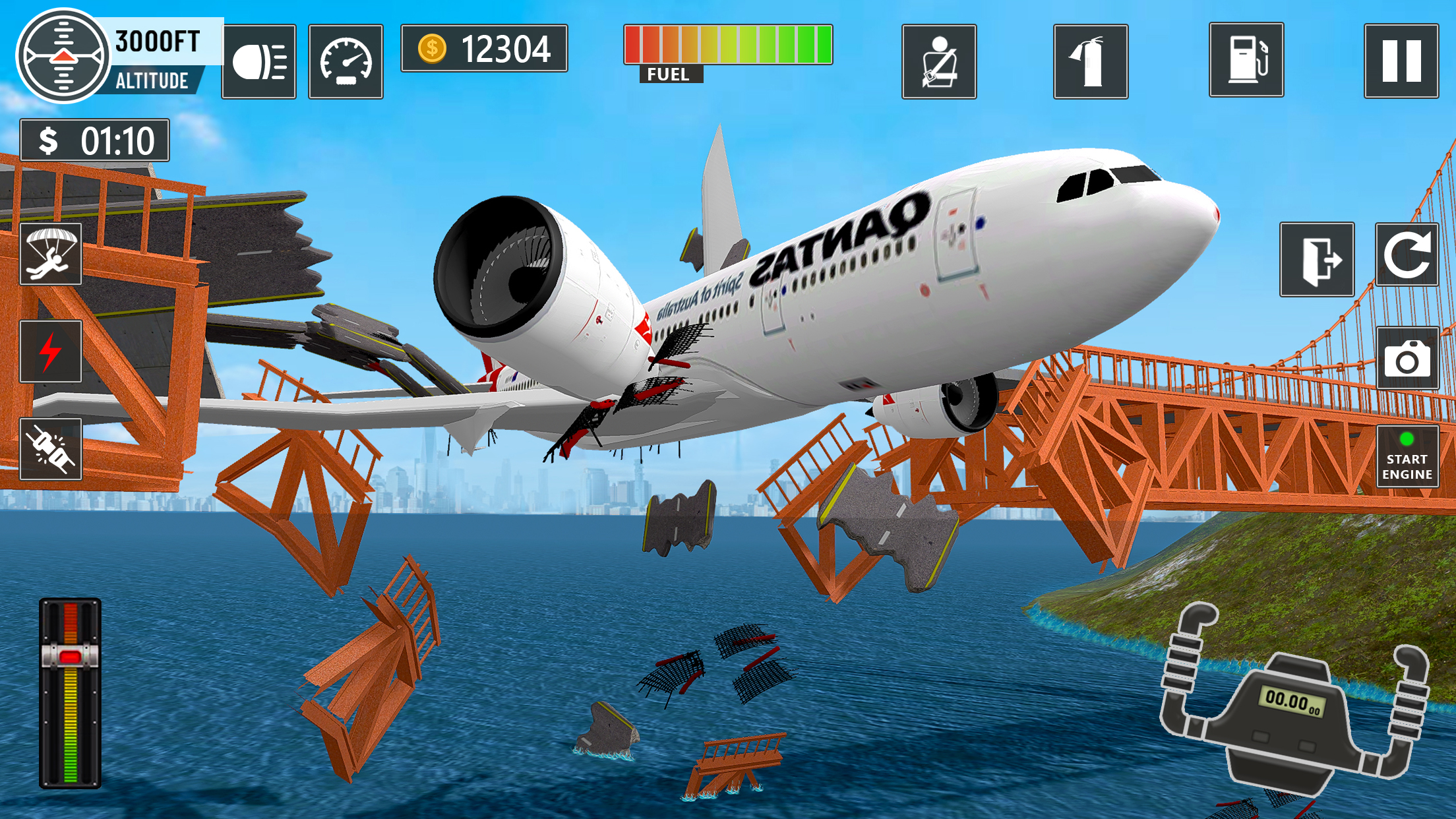Click the camera screenshot icon
Screen dimensions: 1456x819
tap(1407, 357)
